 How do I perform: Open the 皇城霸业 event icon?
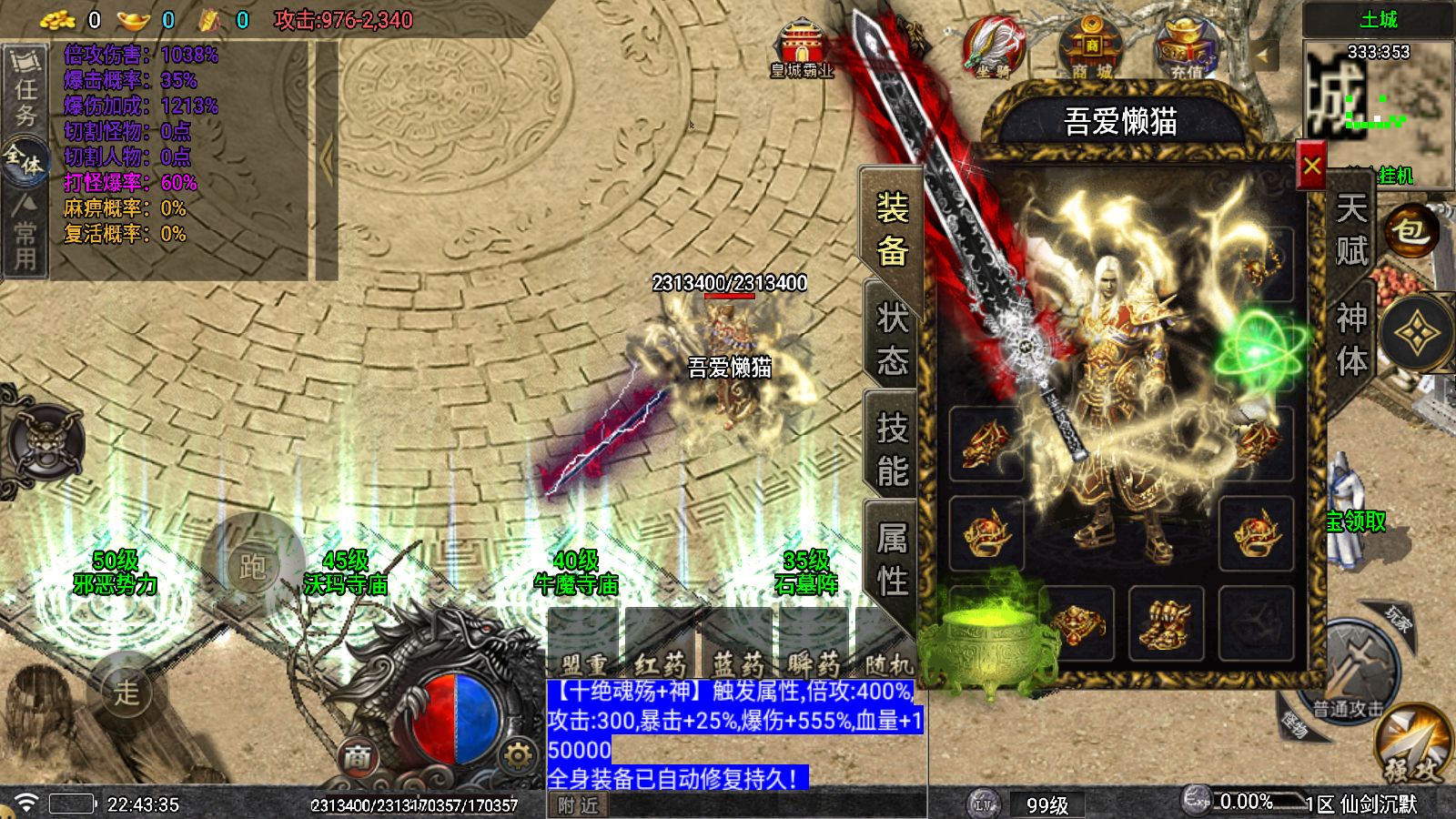tap(801, 41)
